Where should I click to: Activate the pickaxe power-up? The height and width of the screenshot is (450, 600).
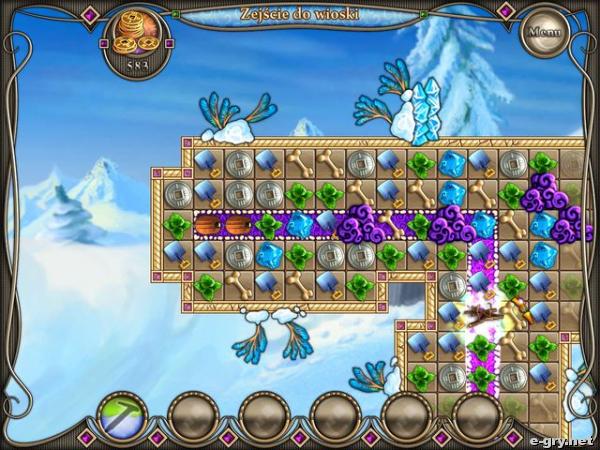point(123,415)
